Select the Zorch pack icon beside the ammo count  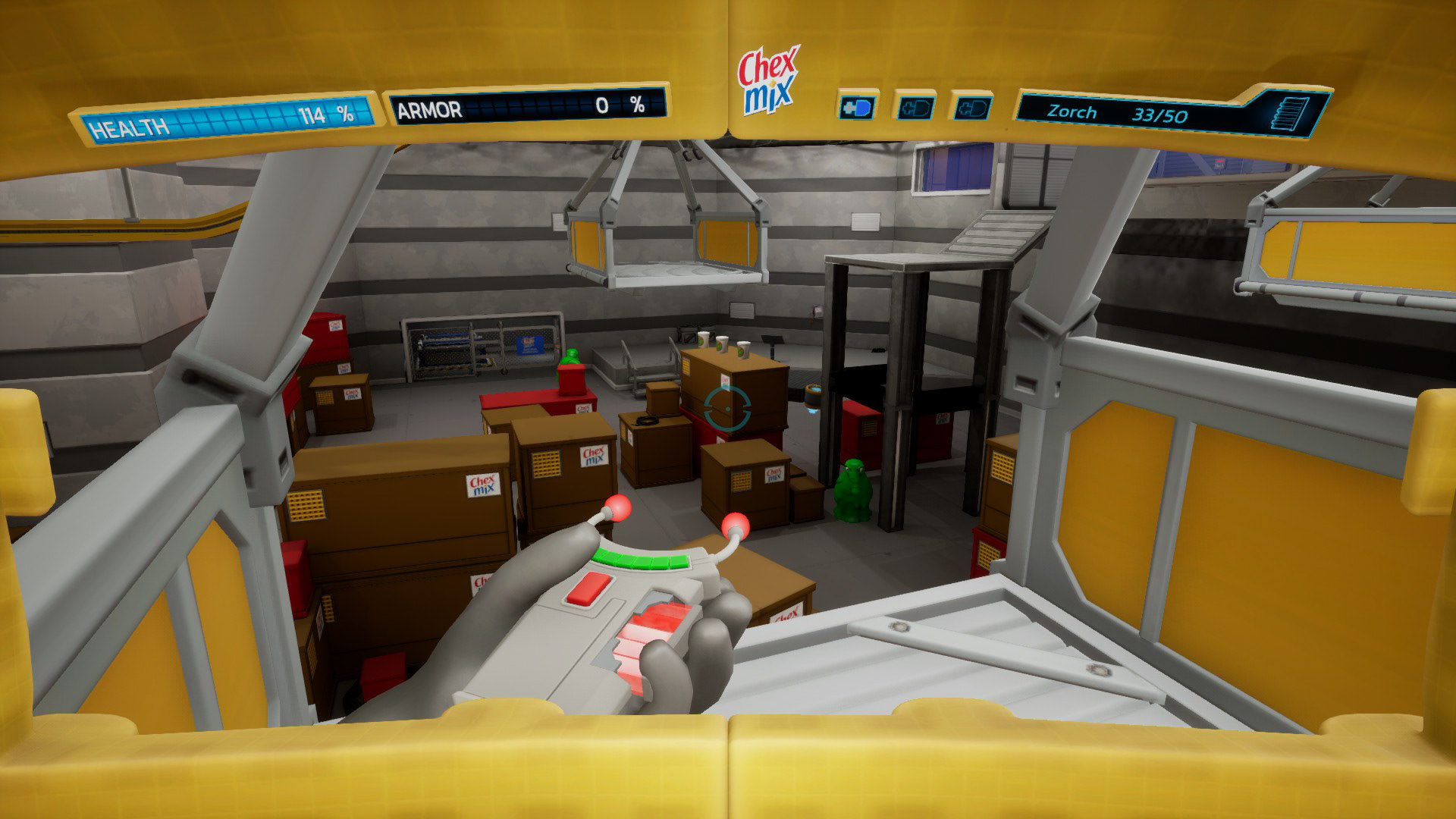click(x=1295, y=116)
